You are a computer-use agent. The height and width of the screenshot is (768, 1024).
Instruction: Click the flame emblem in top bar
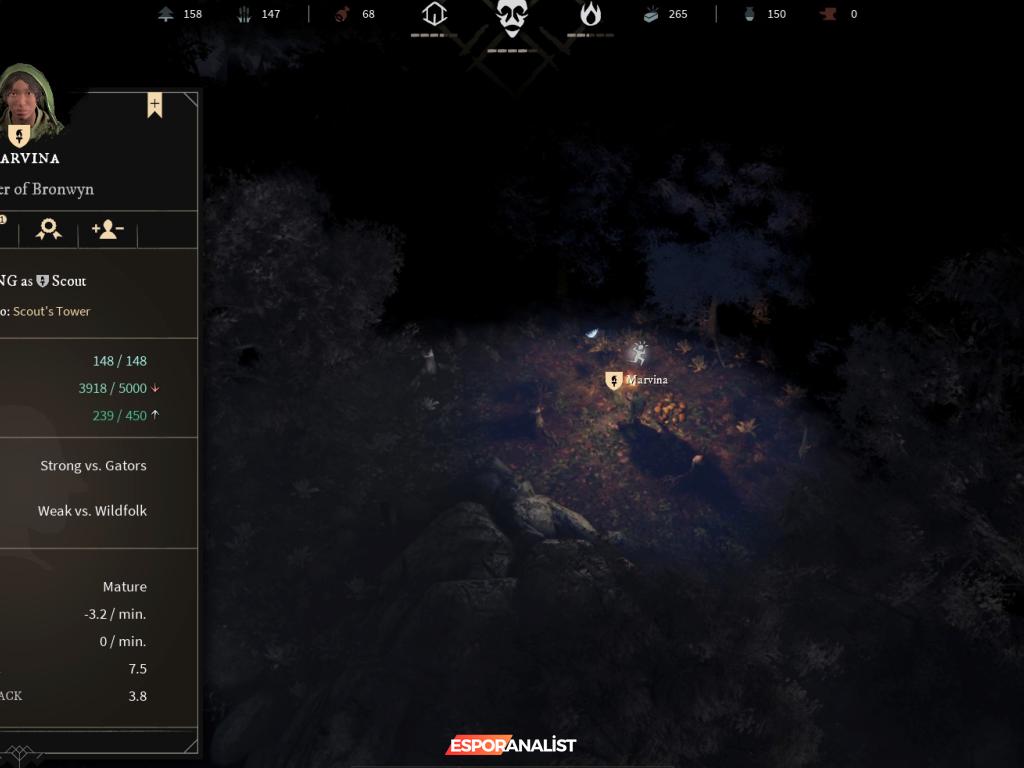coord(591,14)
